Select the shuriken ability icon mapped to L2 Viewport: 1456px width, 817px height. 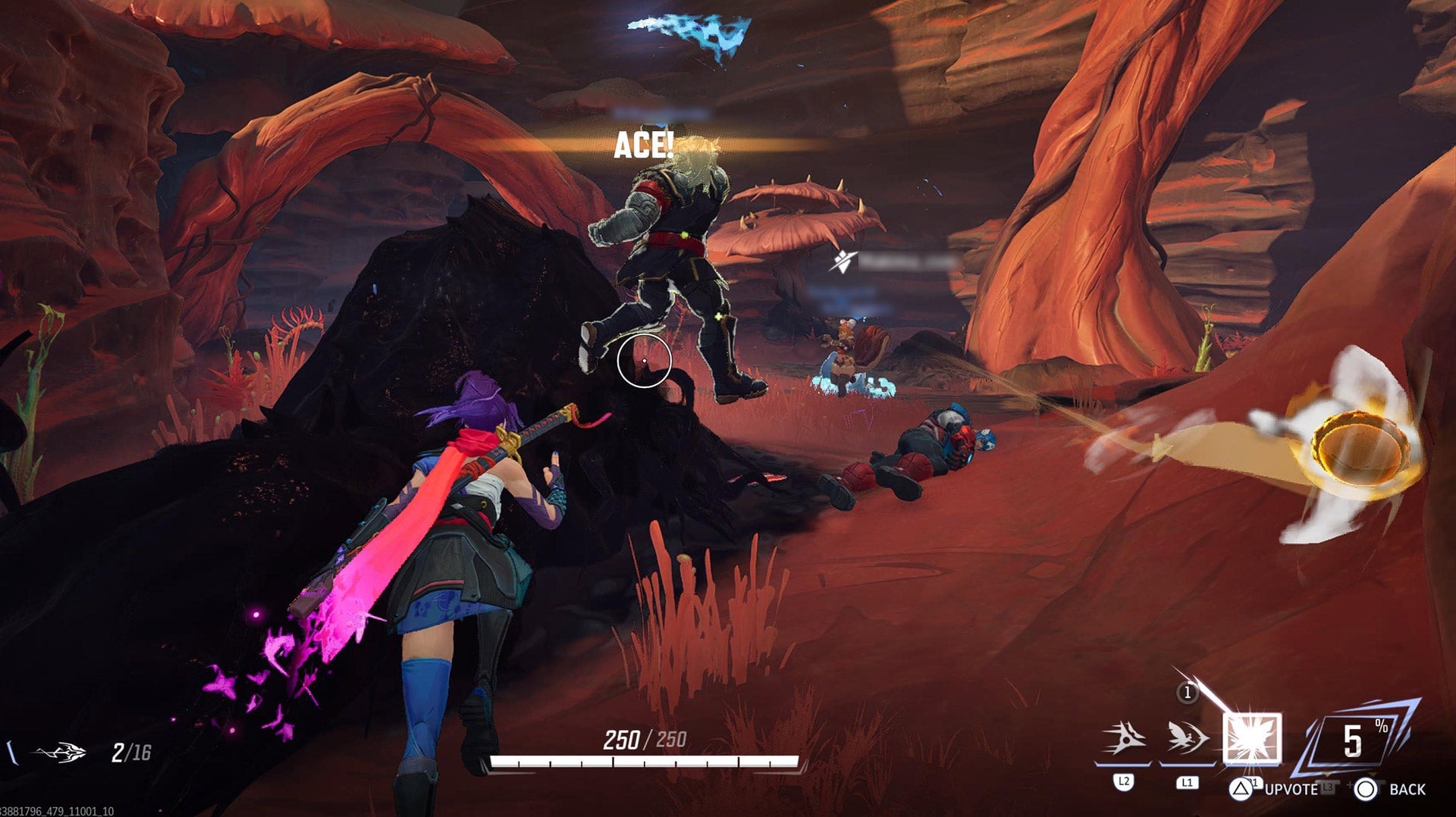tap(1123, 737)
